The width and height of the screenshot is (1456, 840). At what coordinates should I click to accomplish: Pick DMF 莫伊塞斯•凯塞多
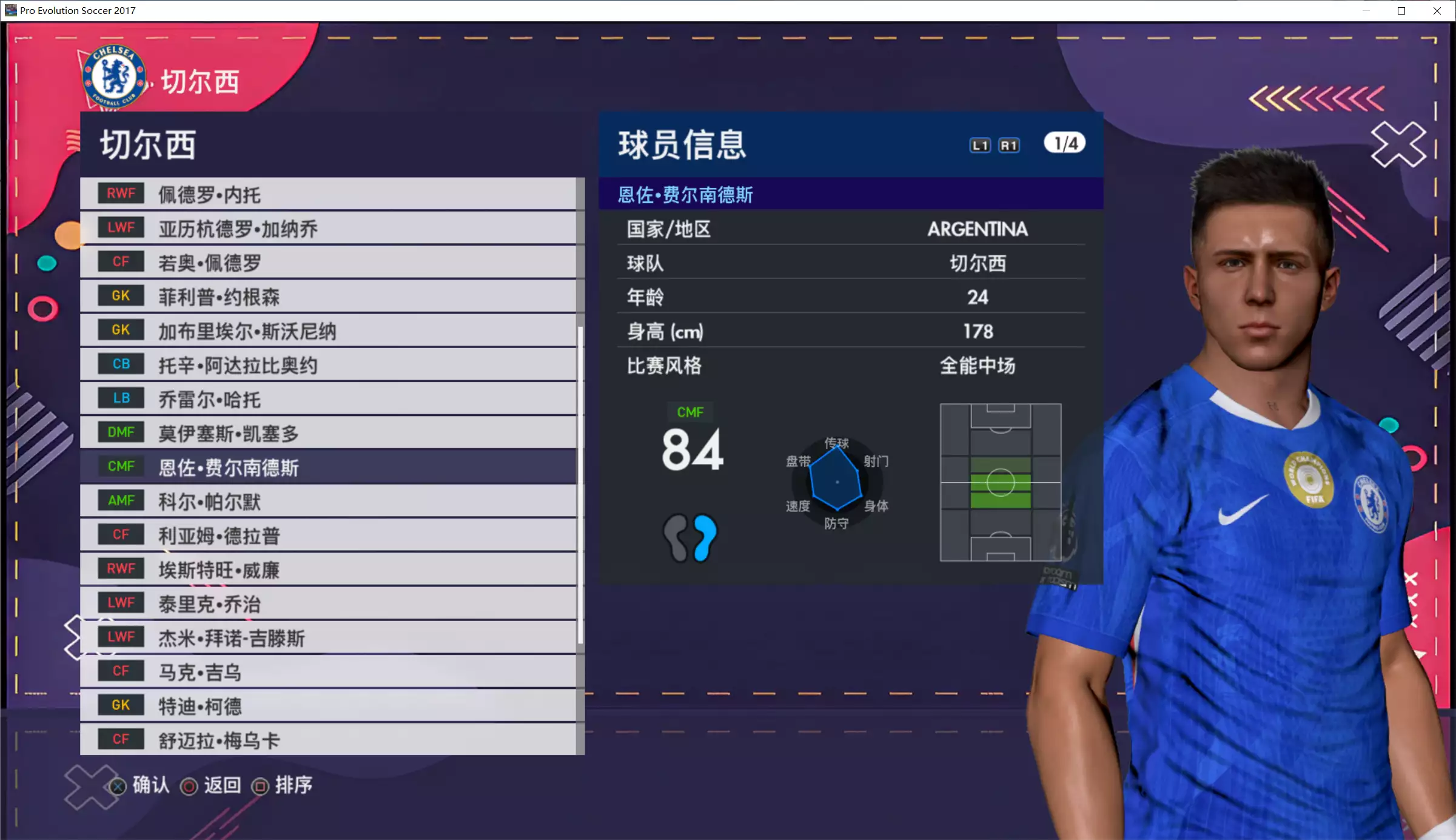[x=327, y=432]
